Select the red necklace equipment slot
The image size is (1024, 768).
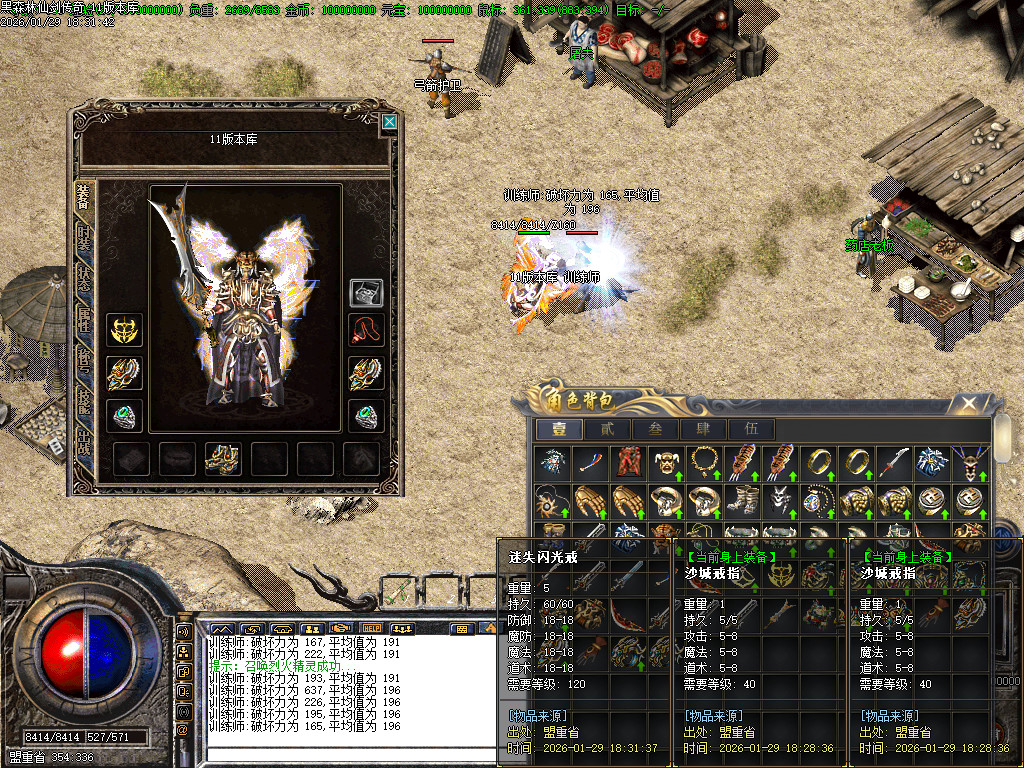365,330
